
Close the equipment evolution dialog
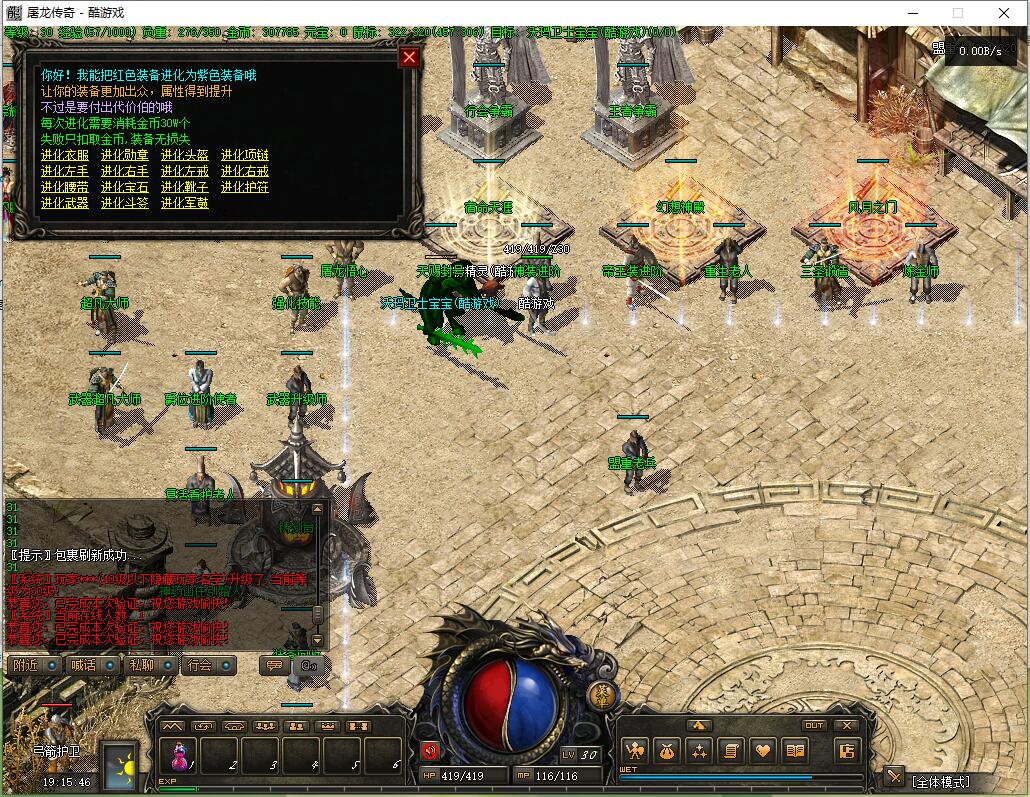[408, 57]
